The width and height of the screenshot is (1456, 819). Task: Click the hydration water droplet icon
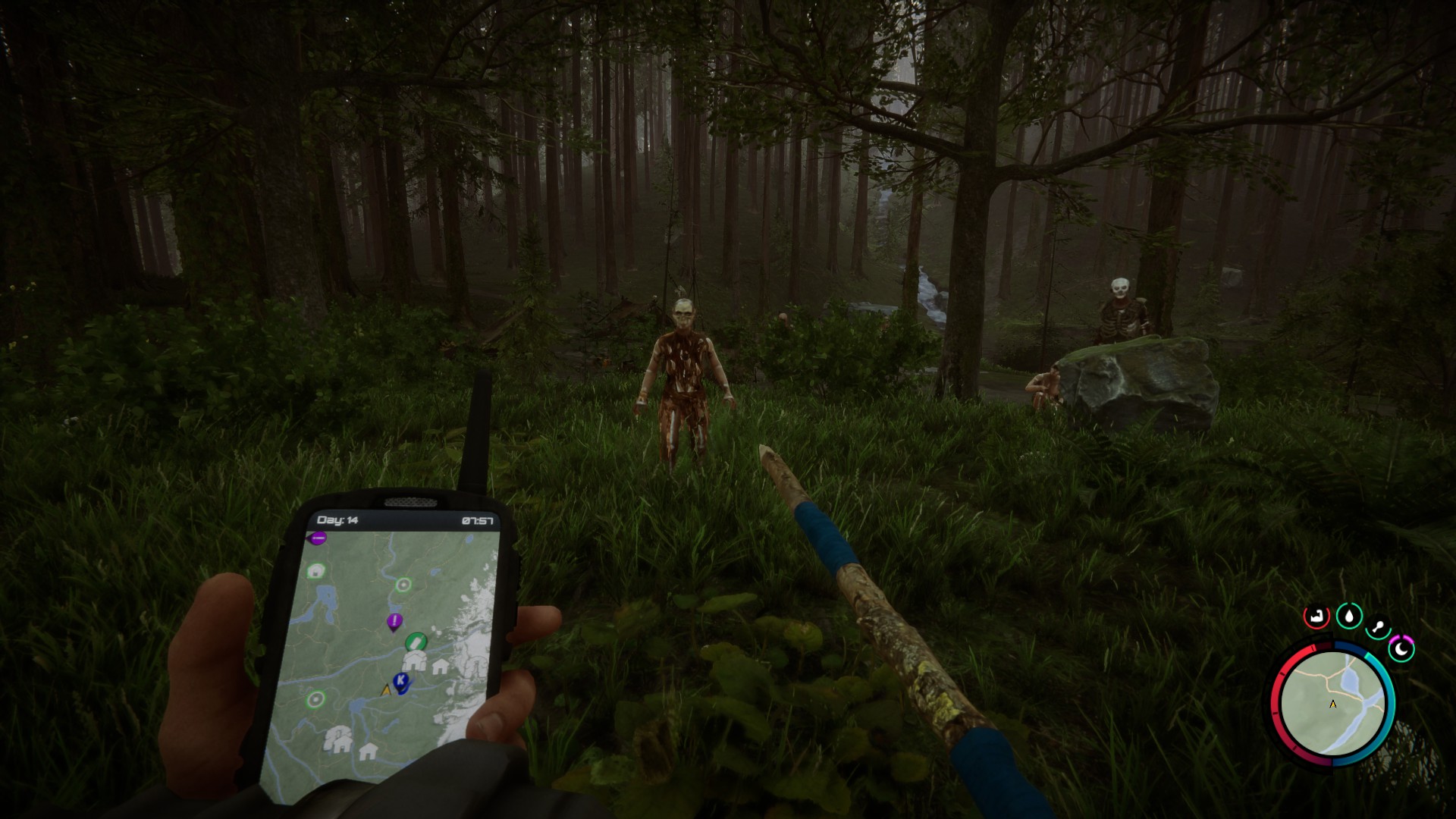click(x=1349, y=616)
